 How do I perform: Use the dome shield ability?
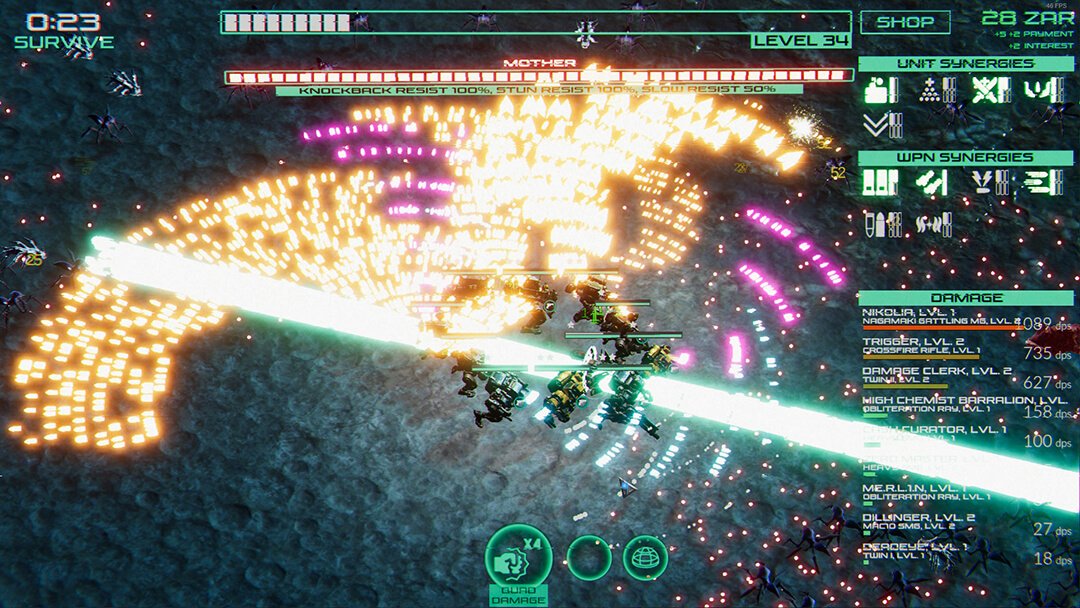click(x=645, y=557)
